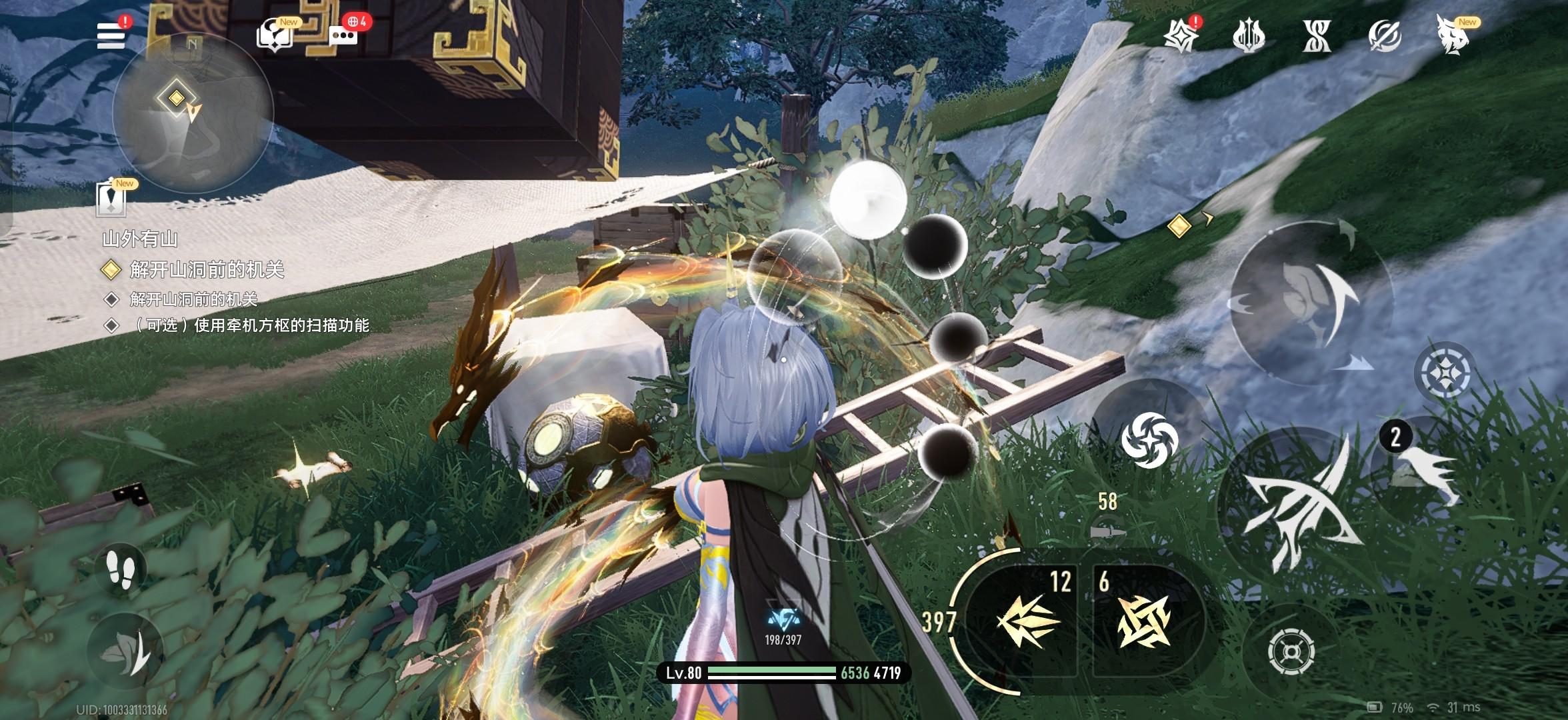Select the 解开山洞前的机关 quest objective

coord(207,270)
